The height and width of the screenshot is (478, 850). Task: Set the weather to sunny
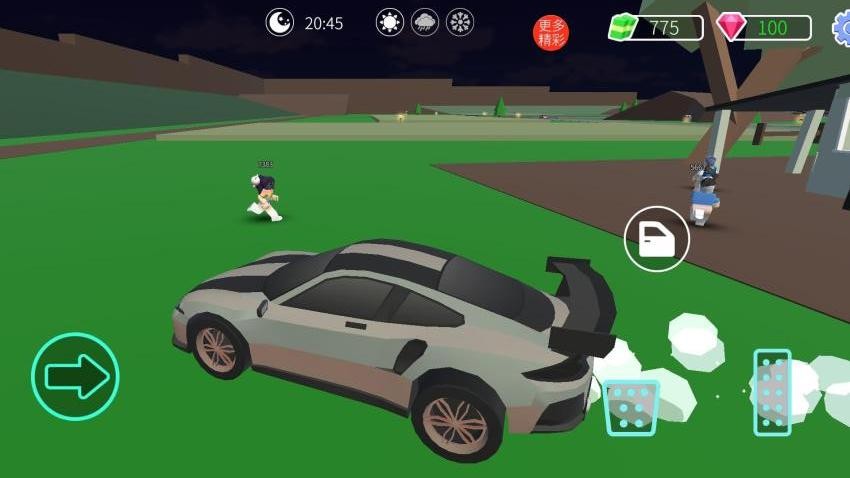click(x=390, y=23)
